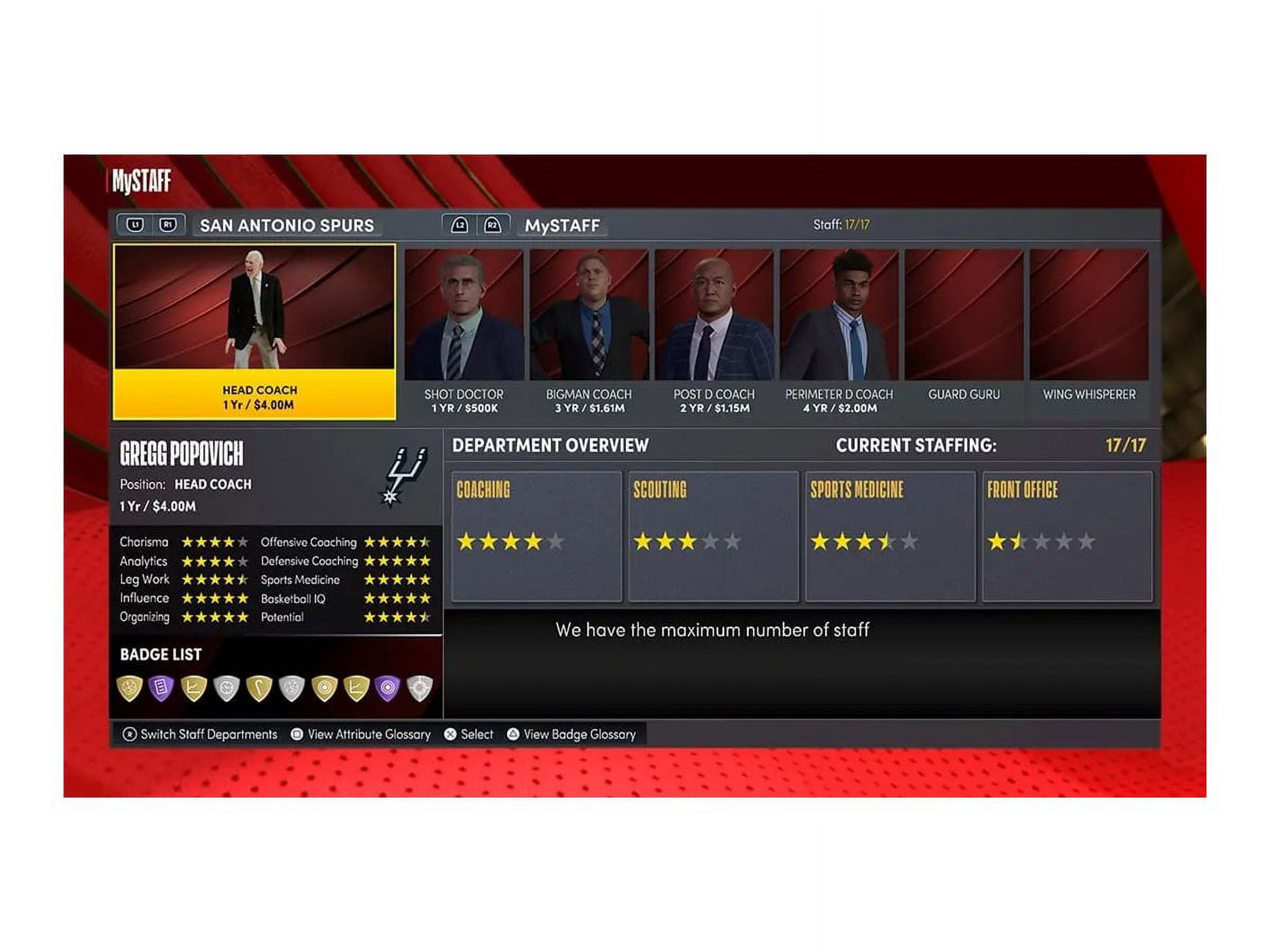Click the San Antonio Spurs team selector
Screen dimensions: 1270x952
point(286,225)
